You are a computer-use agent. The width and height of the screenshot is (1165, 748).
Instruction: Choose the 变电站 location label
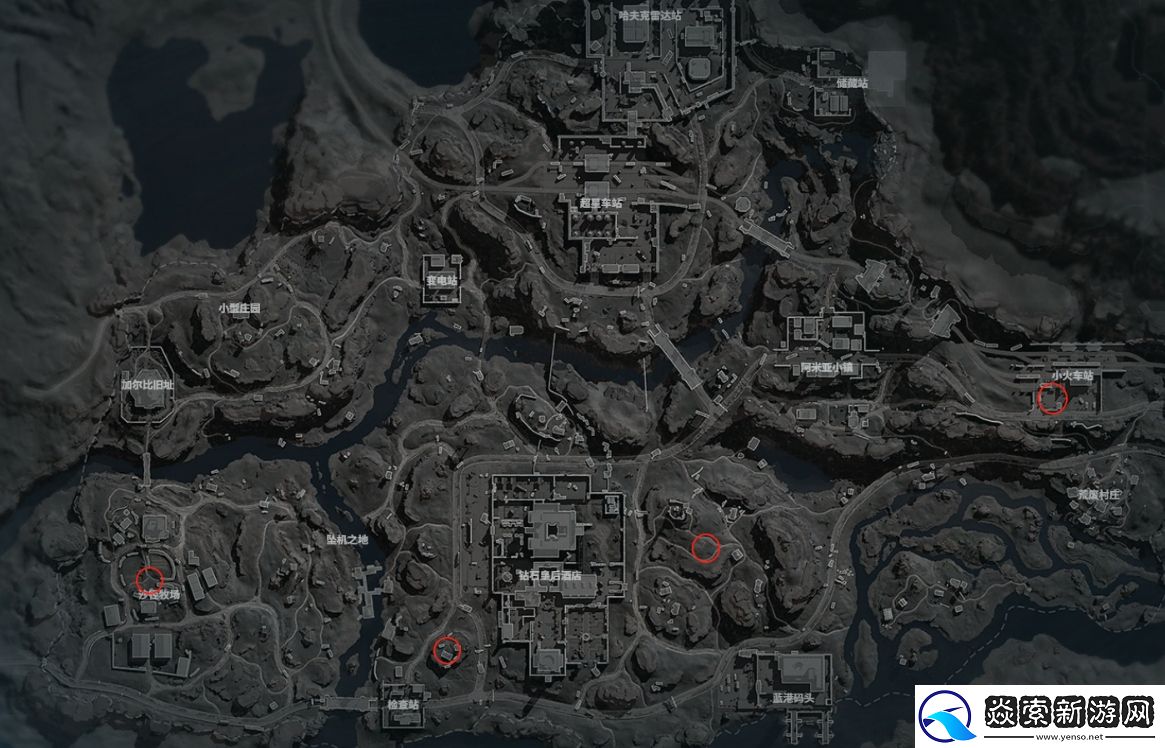441,282
